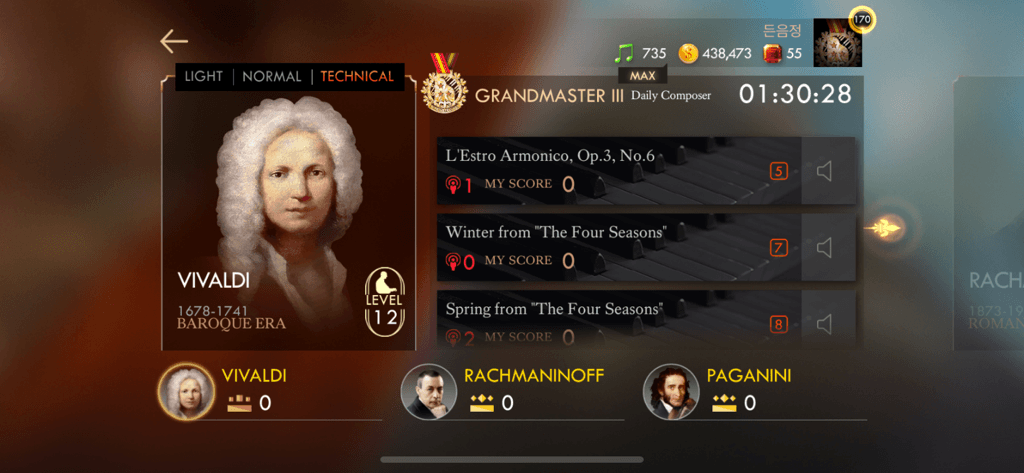This screenshot has height=473, width=1024.
Task: Open the red gem currency
Action: 772,53
